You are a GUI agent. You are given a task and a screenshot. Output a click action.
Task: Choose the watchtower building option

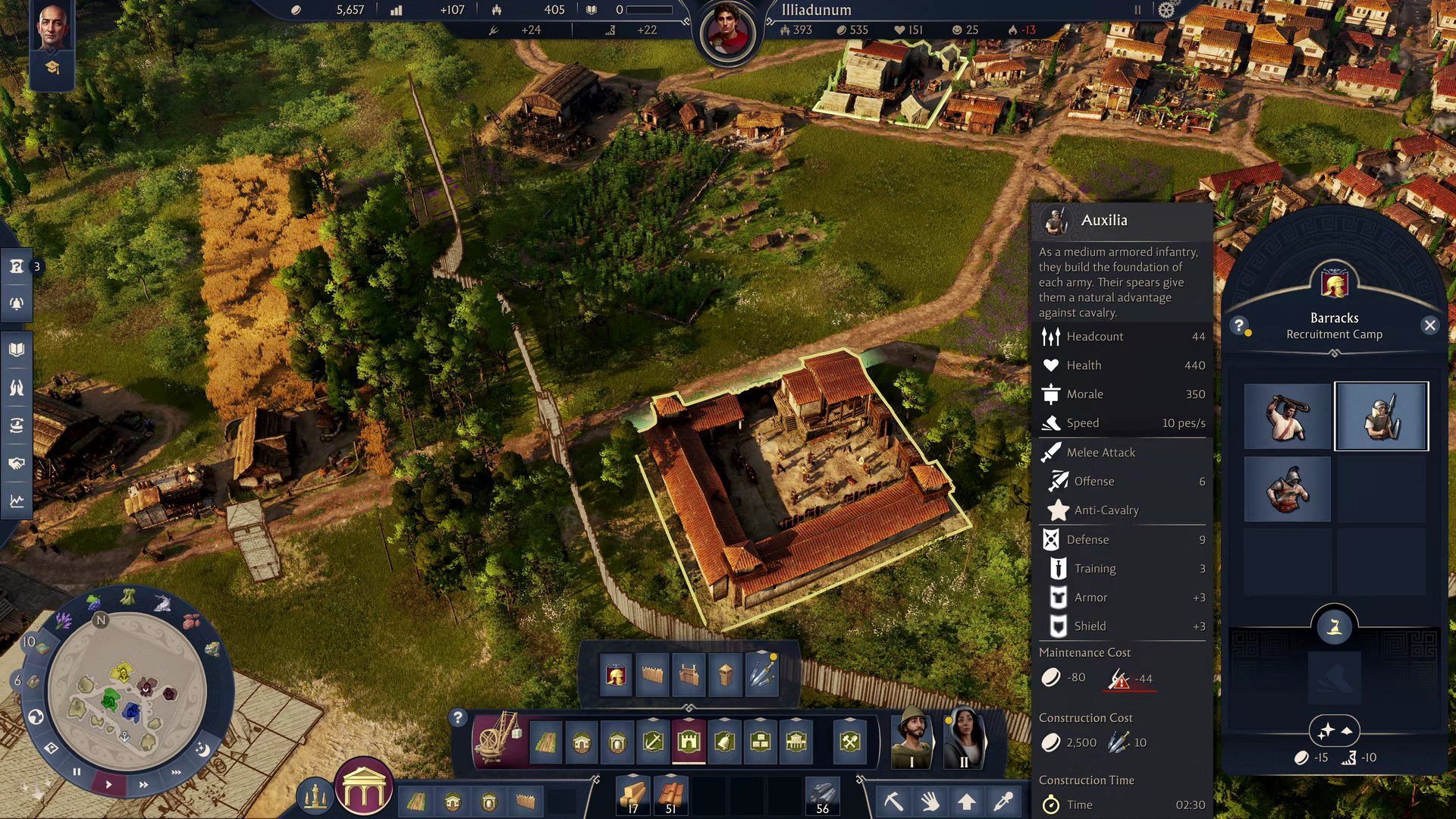725,674
